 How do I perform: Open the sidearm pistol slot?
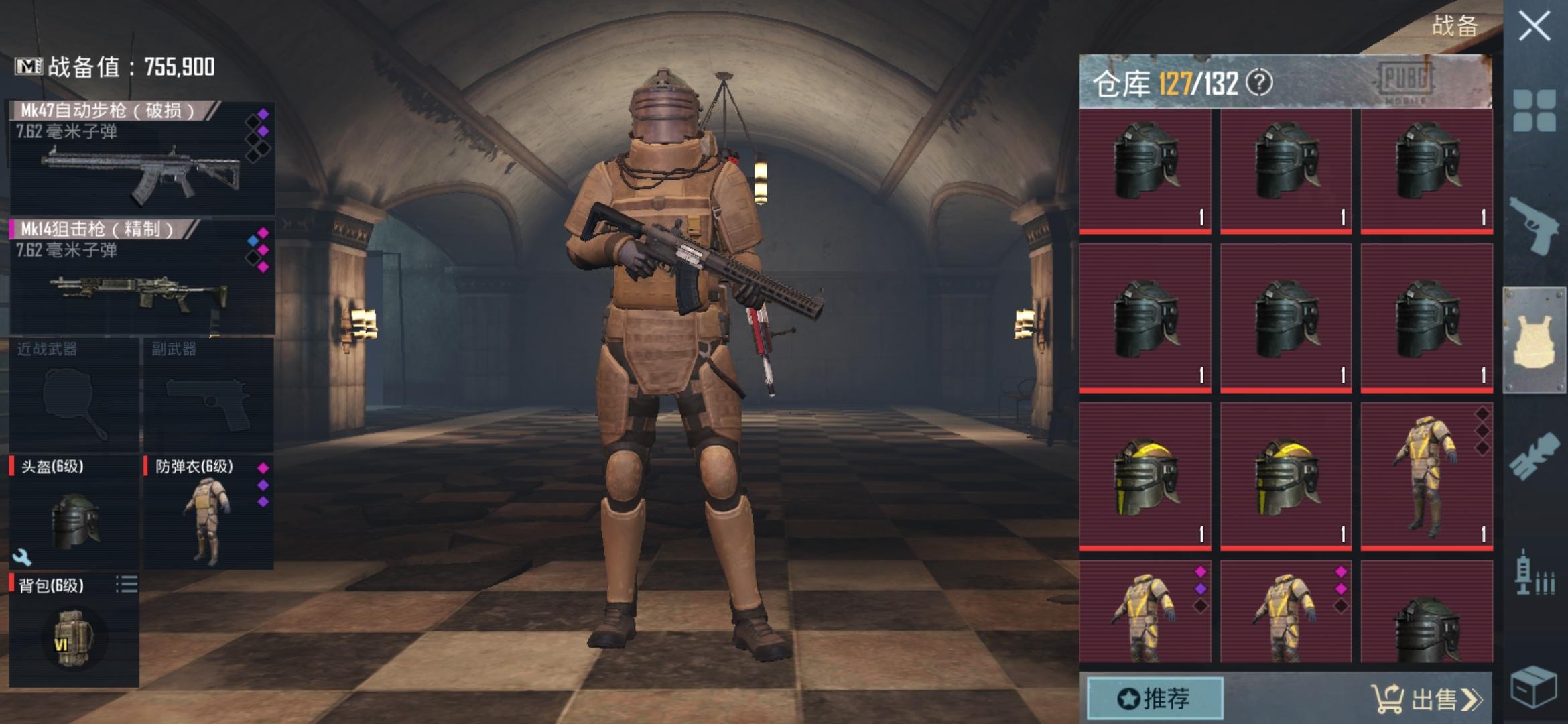click(208, 396)
